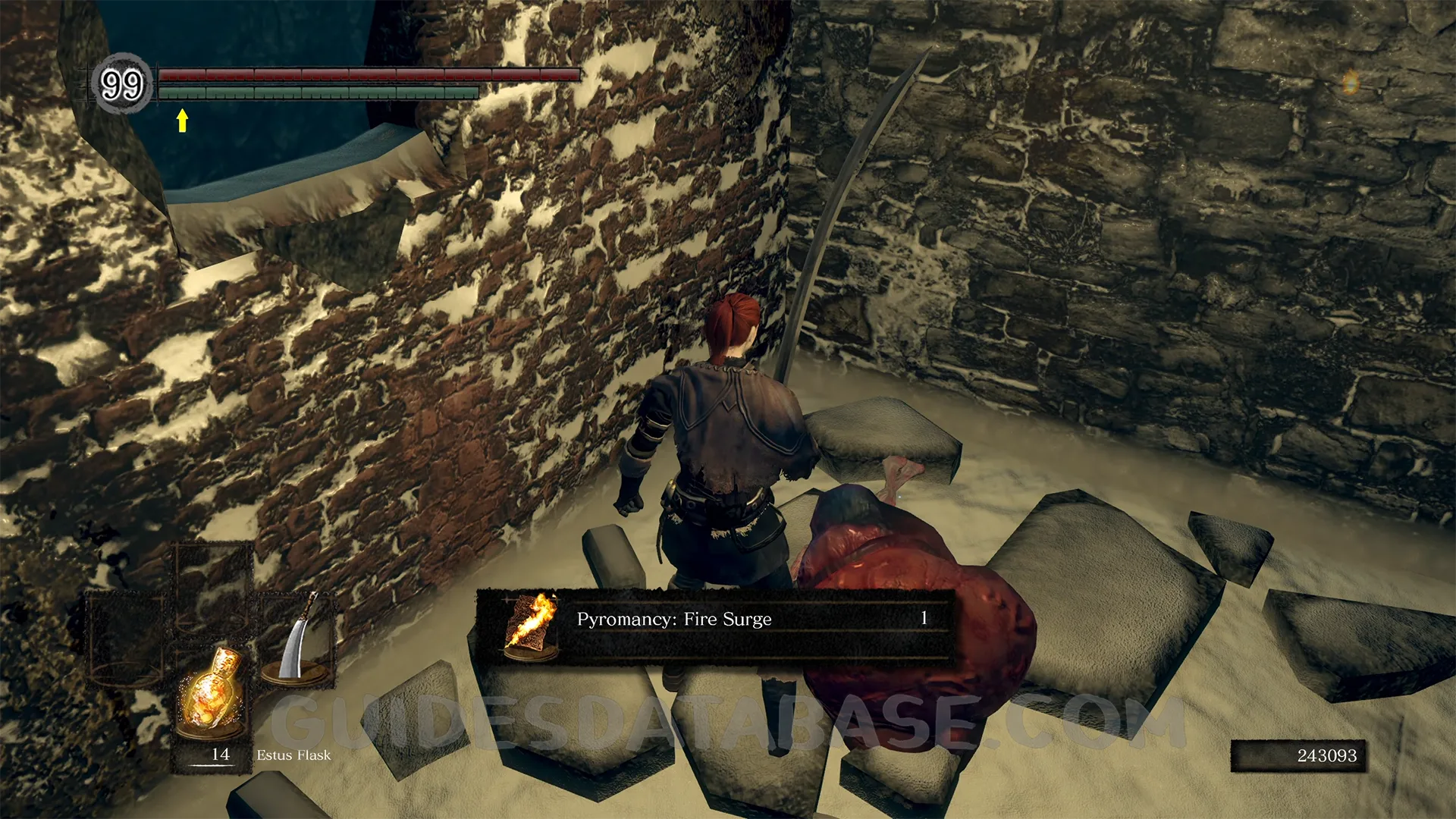Select the Estus Flask item slot

(212, 694)
